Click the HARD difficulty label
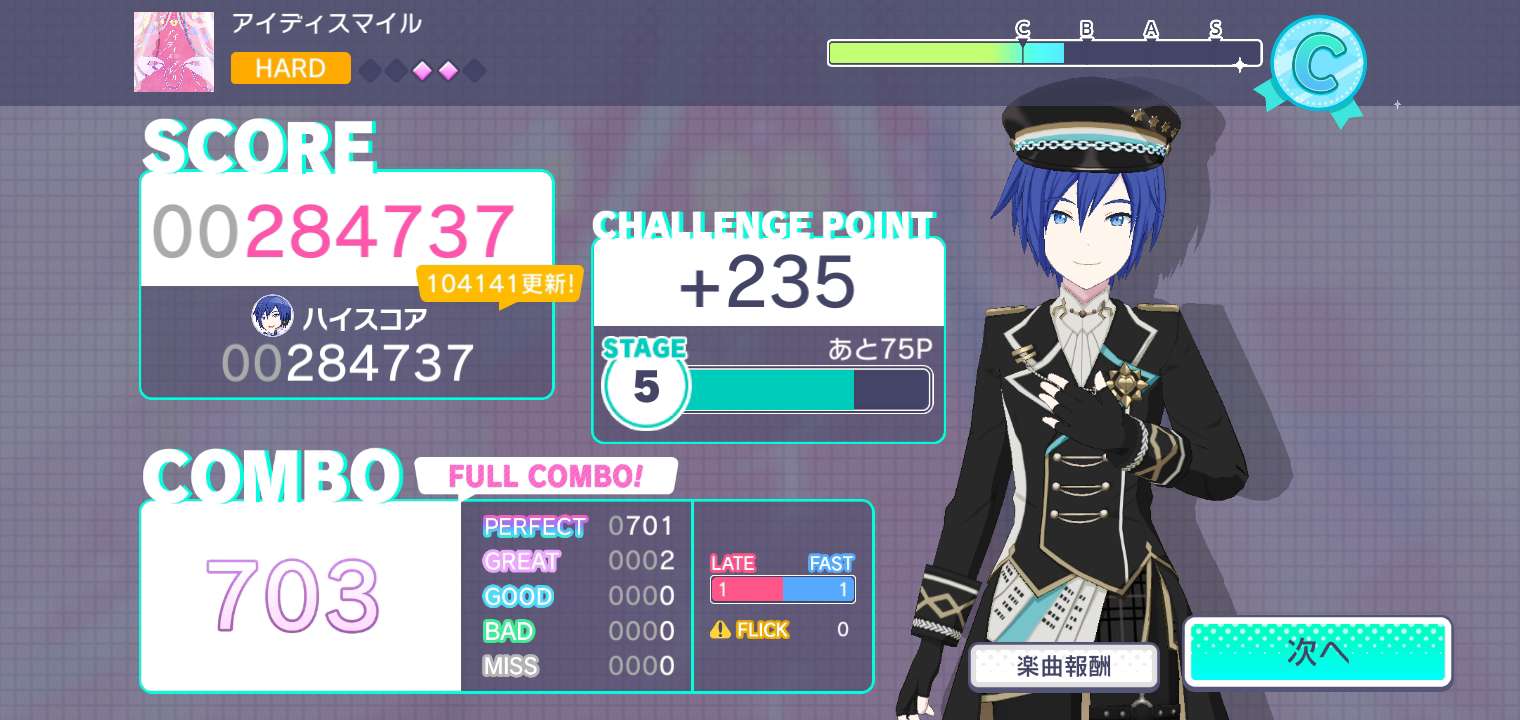The image size is (1520, 720). tap(290, 69)
